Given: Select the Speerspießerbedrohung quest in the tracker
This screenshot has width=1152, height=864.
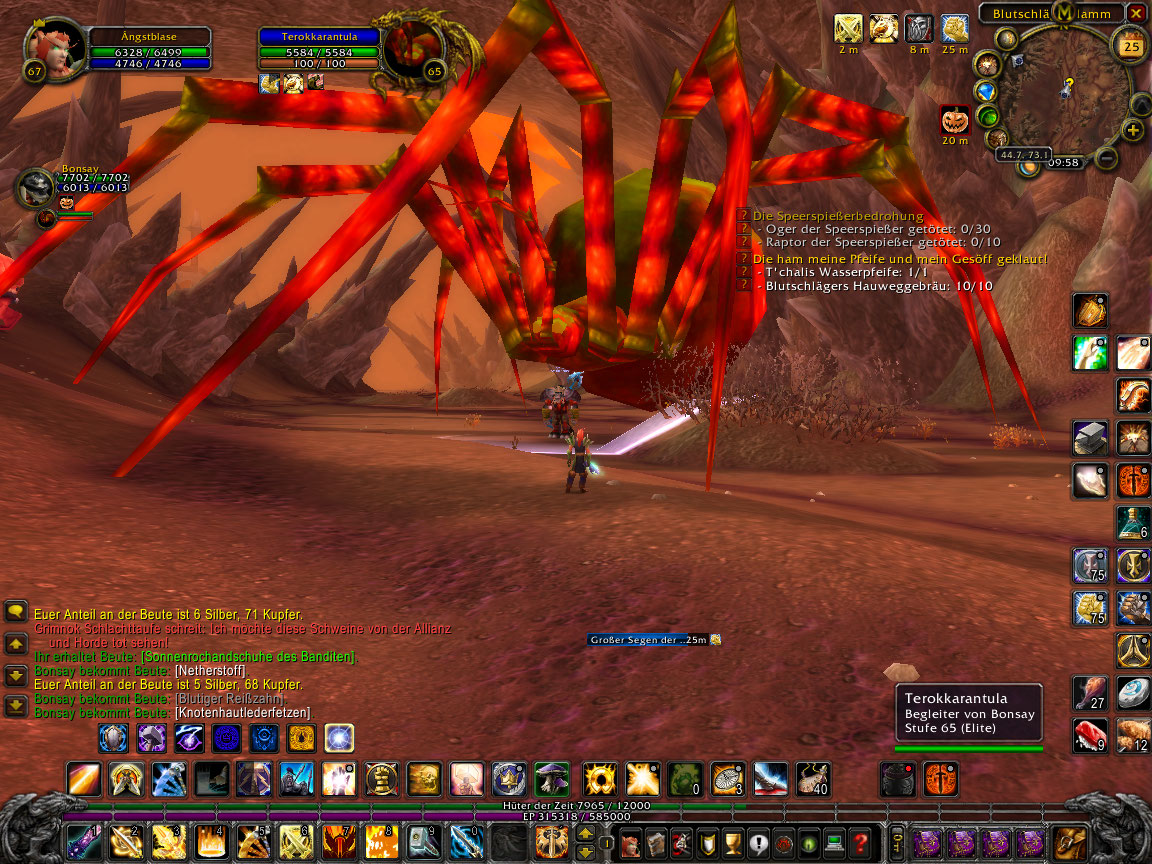Looking at the screenshot, I should coord(838,216).
